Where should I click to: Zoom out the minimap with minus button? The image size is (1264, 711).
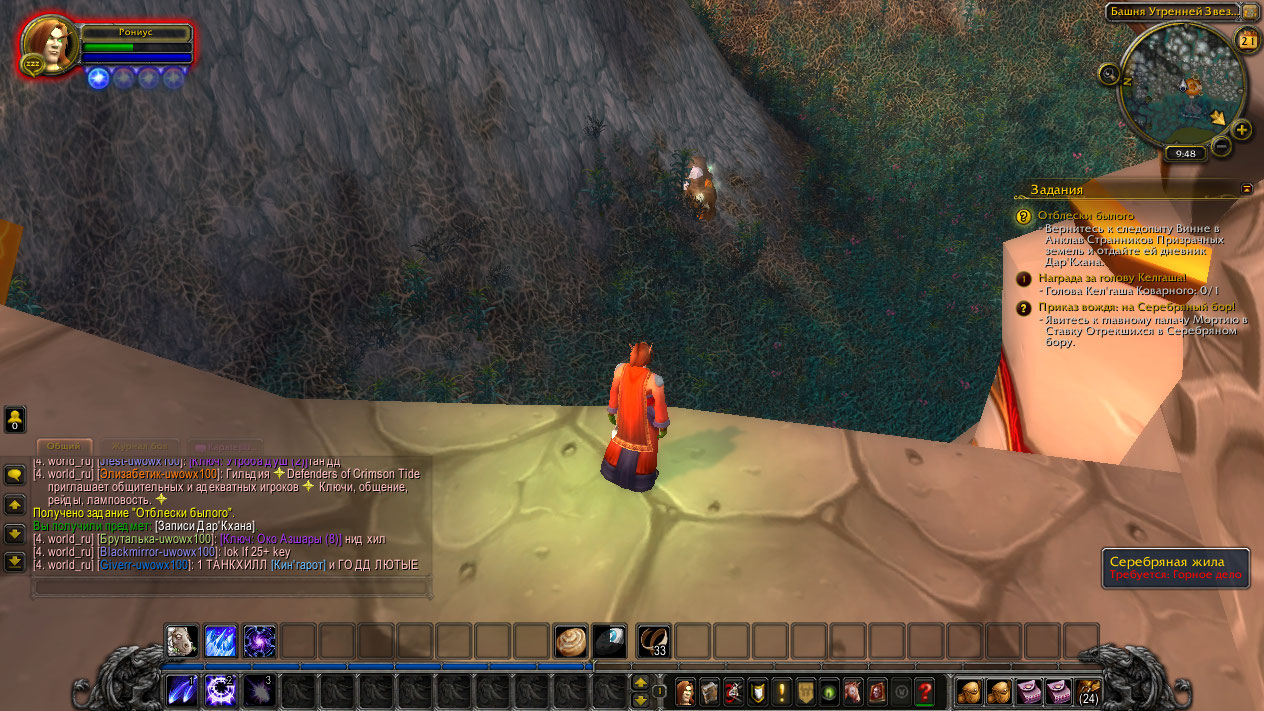[1221, 147]
